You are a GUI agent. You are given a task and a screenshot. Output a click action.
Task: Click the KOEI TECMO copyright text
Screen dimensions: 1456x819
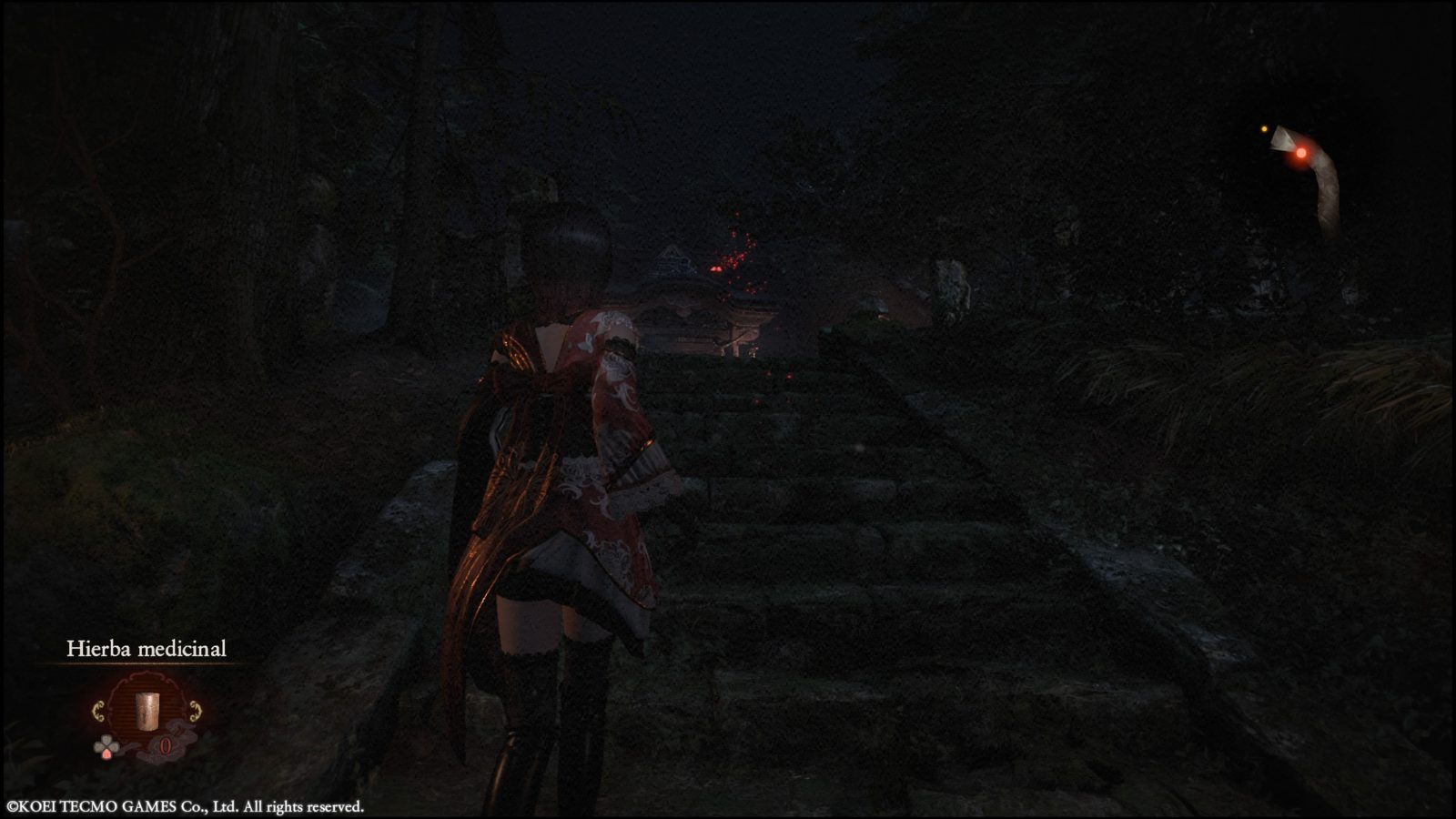pyautogui.click(x=187, y=804)
